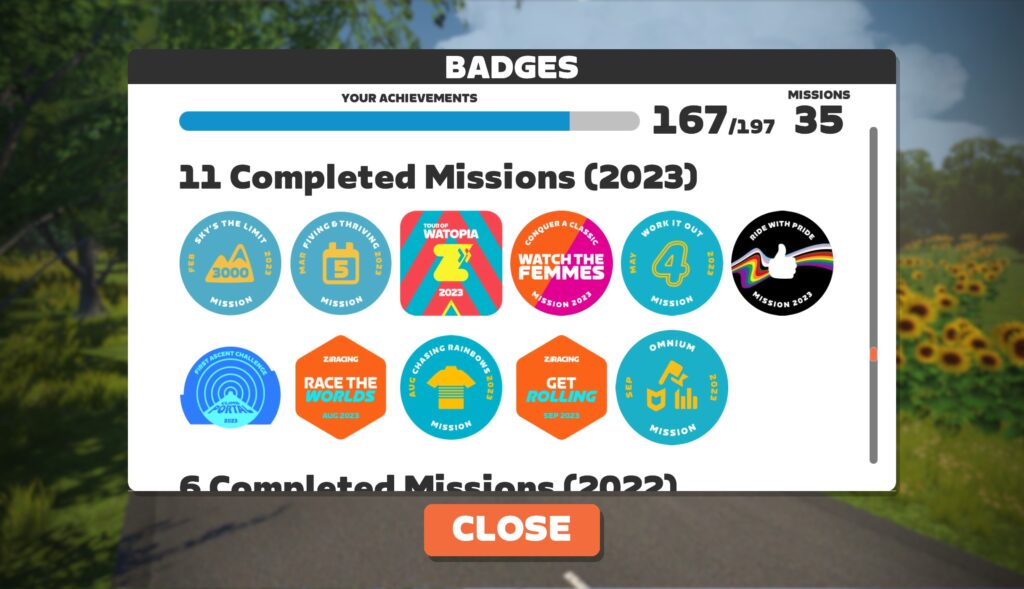The width and height of the screenshot is (1024, 589).
Task: Open the Chasing Rainbows mission badge
Action: [451, 387]
